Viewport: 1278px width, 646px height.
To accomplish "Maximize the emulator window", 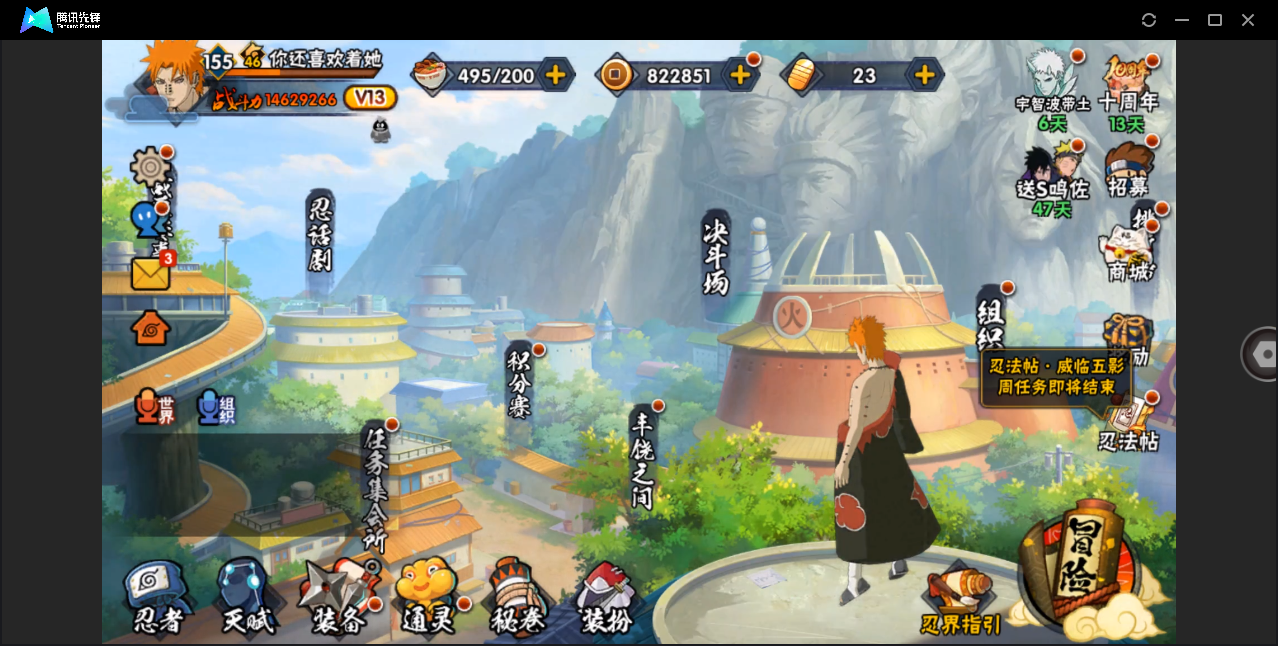I will [1215, 20].
